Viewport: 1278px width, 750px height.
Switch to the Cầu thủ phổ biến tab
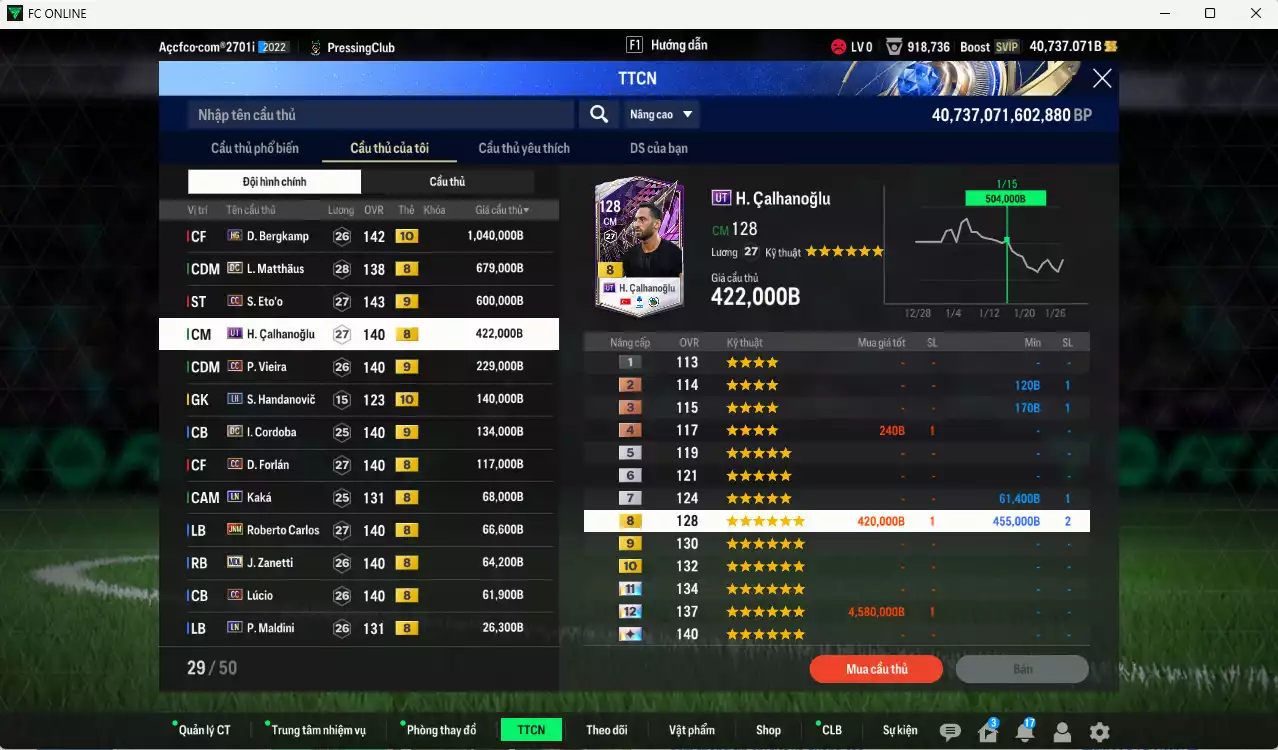pos(254,148)
